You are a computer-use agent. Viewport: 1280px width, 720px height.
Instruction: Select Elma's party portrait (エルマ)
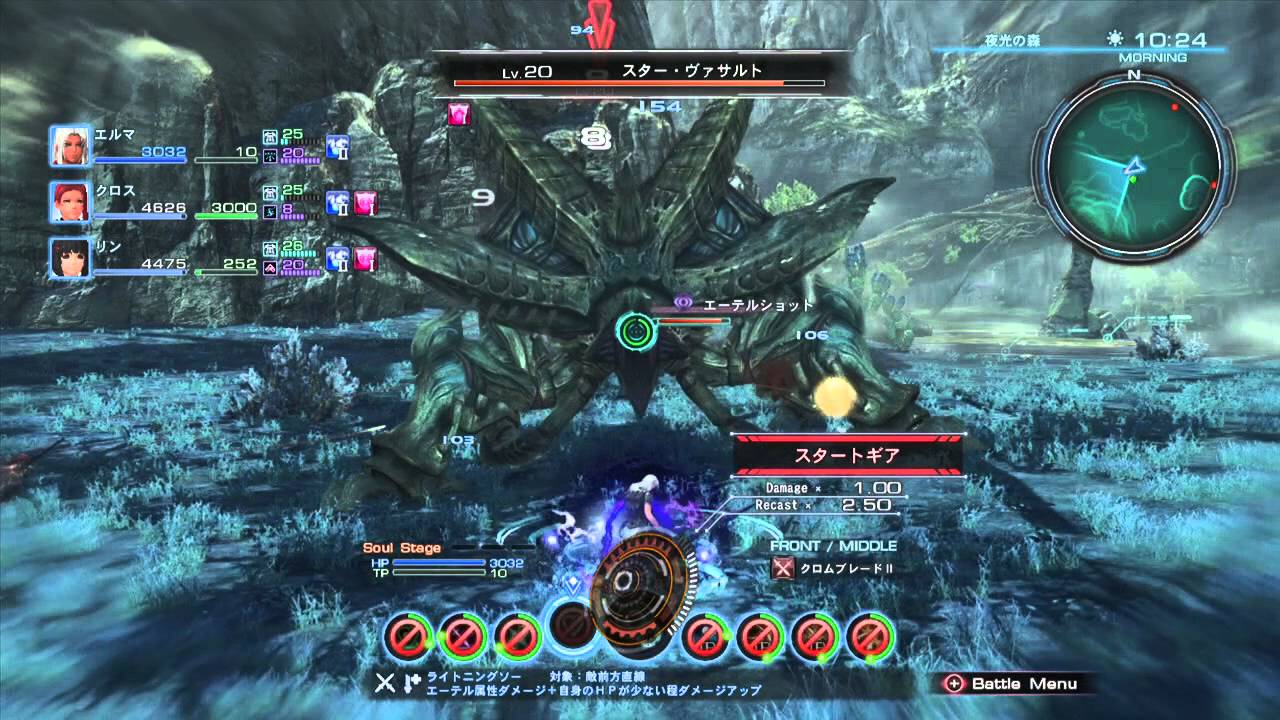coord(70,146)
